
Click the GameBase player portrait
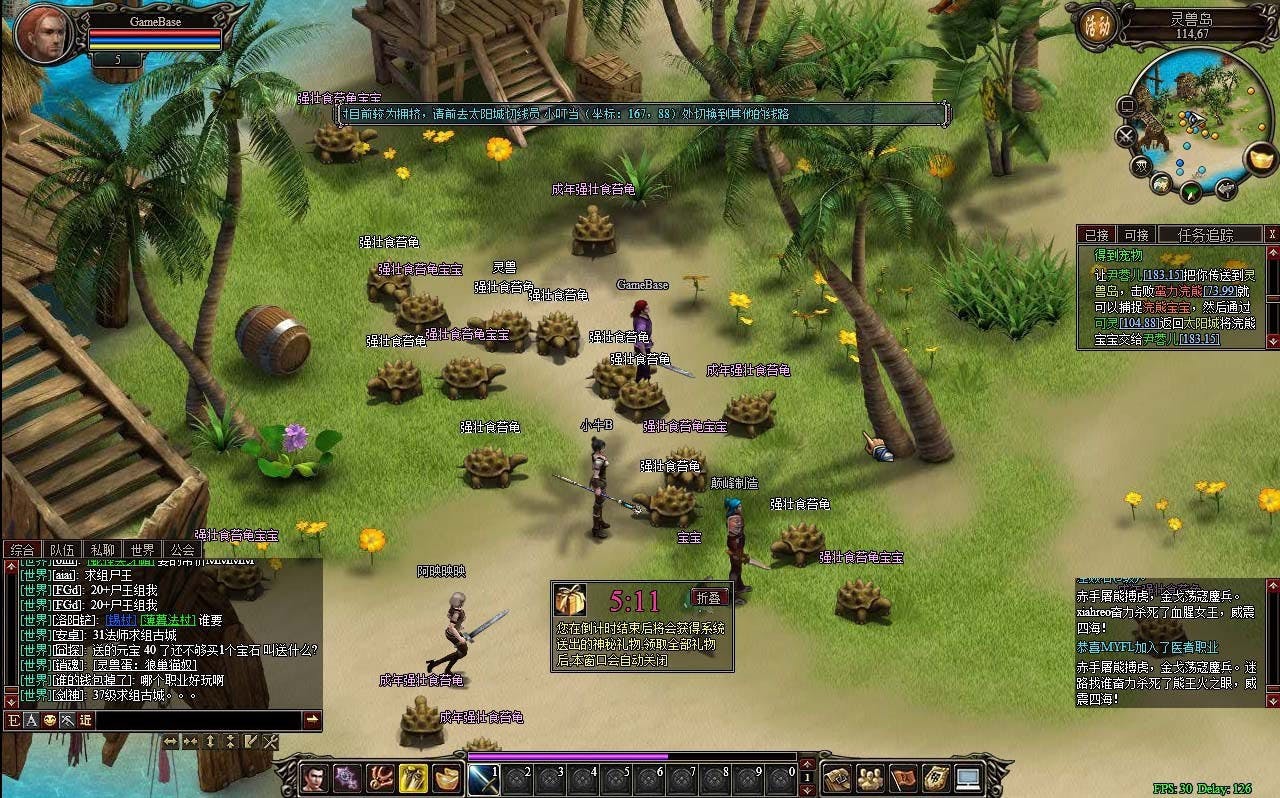pos(45,34)
